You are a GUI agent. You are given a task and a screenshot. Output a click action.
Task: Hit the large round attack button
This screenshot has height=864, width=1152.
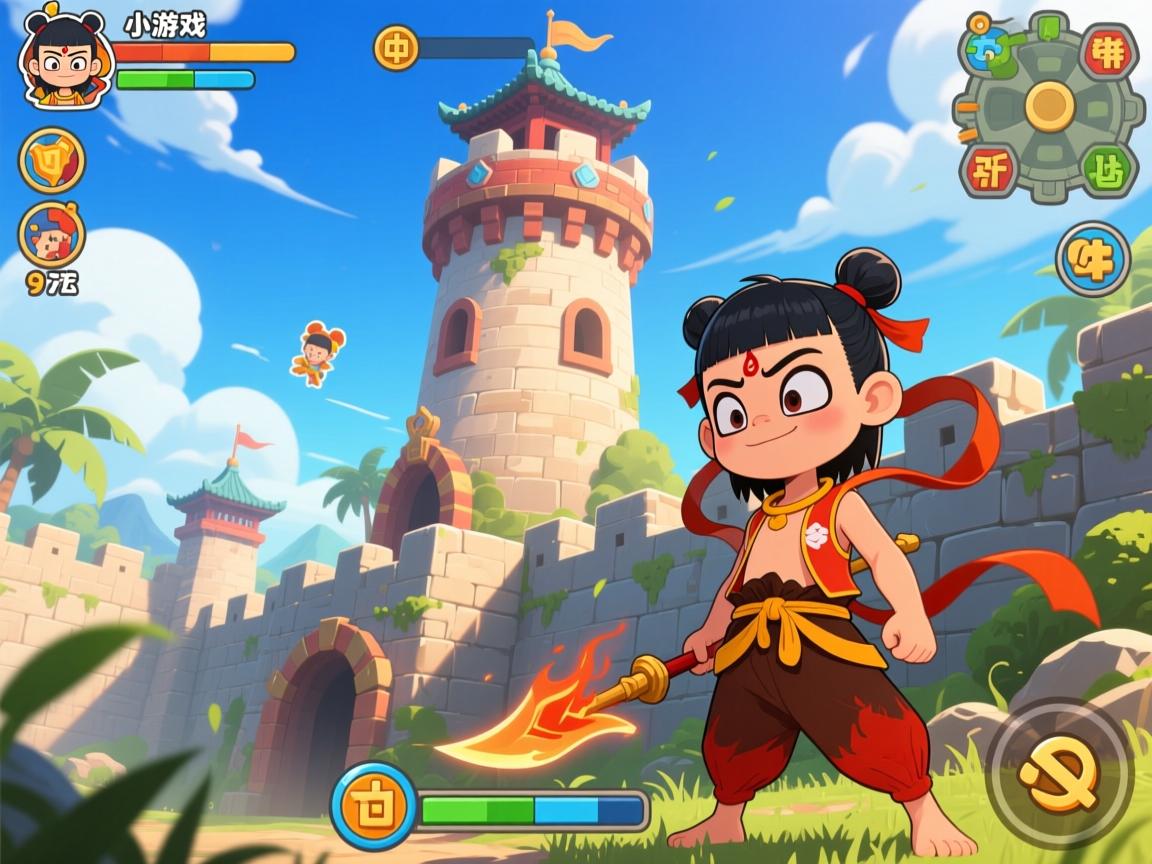point(1059,773)
